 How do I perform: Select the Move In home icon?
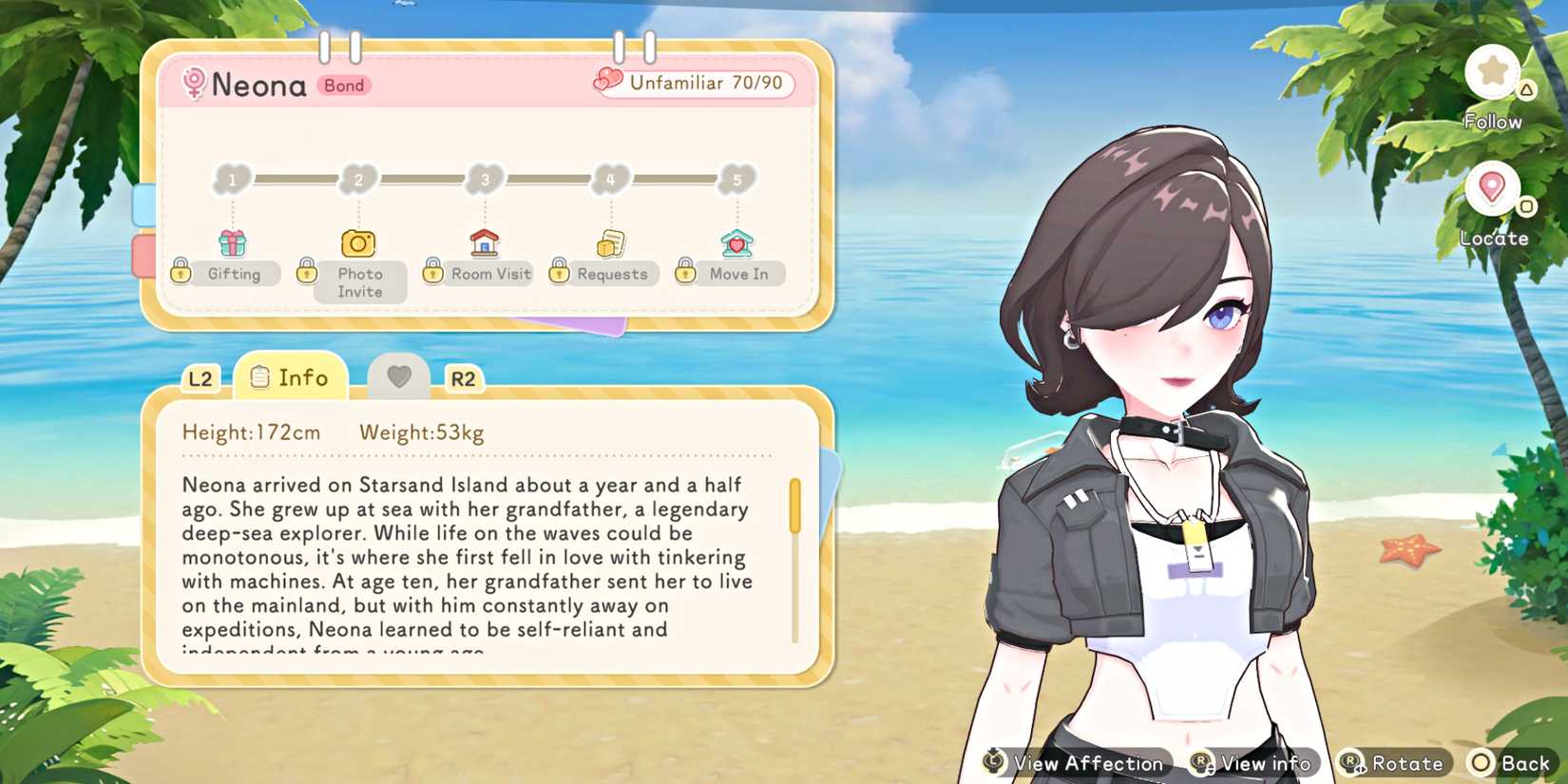pyautogui.click(x=736, y=242)
